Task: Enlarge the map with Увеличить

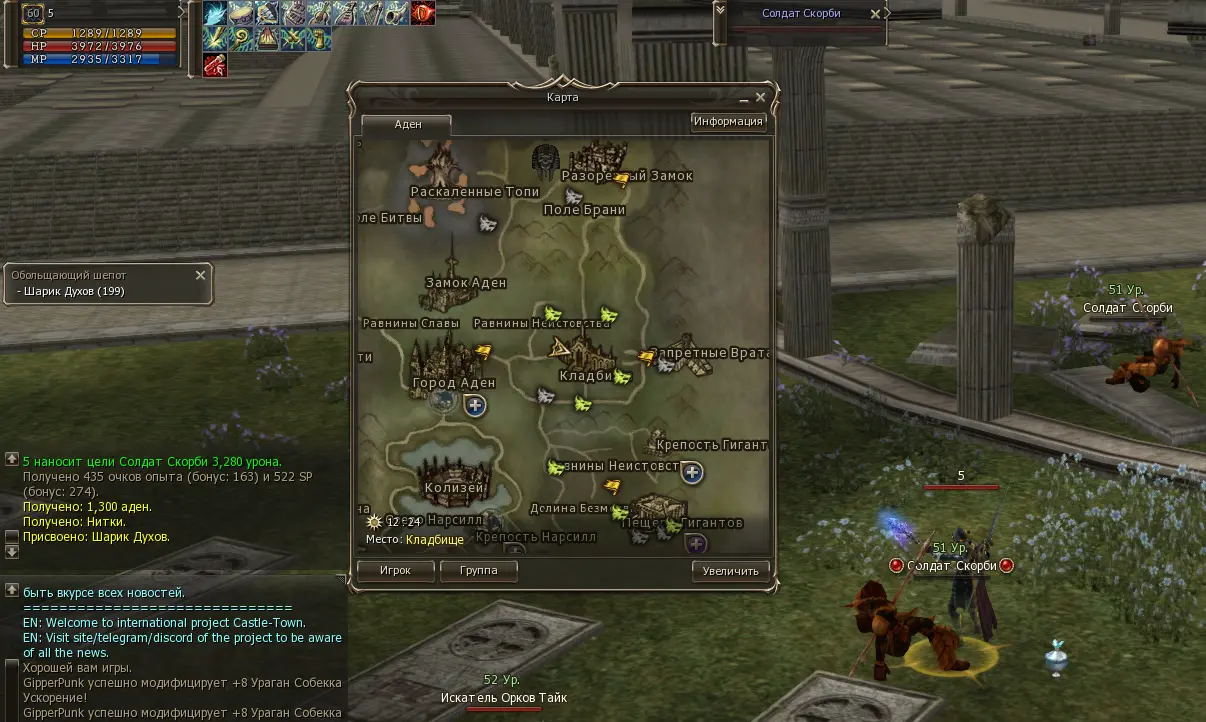Action: pyautogui.click(x=731, y=571)
